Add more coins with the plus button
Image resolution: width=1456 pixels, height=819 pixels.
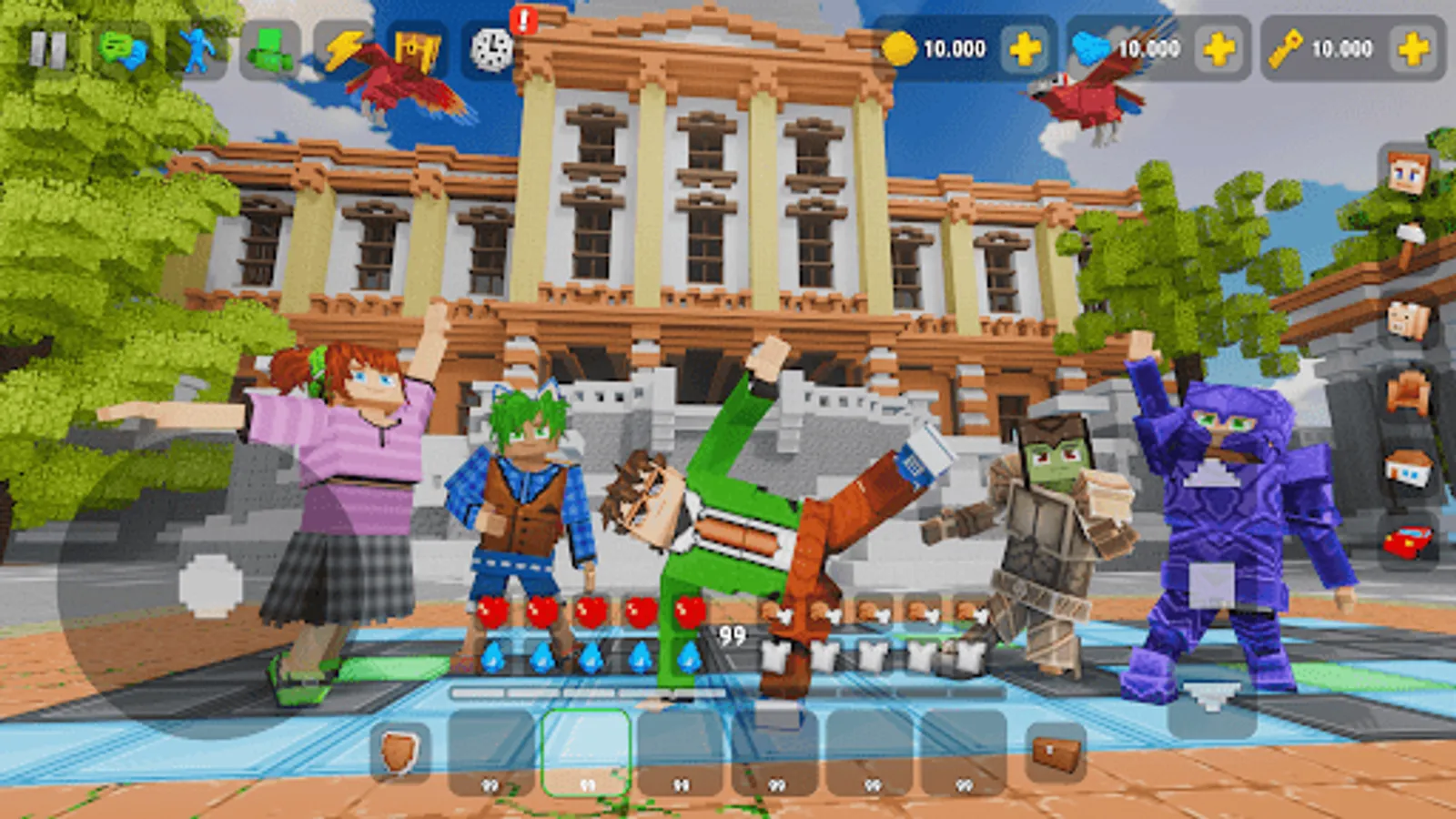[1026, 50]
